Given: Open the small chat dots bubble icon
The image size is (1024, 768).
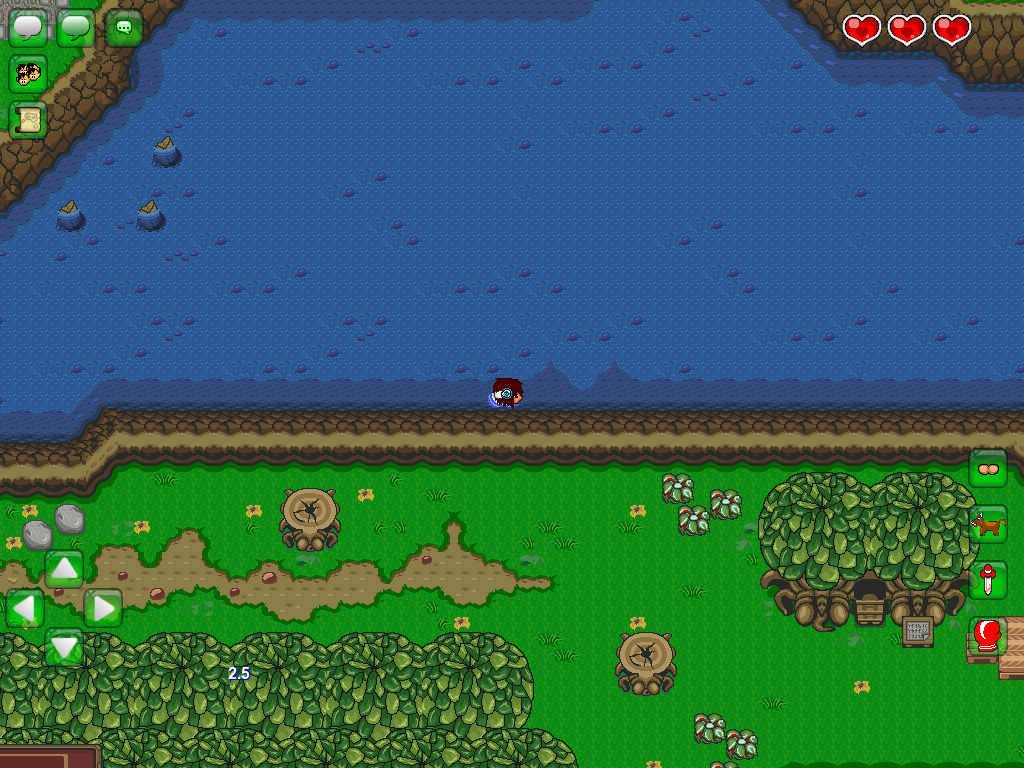Looking at the screenshot, I should tap(124, 28).
